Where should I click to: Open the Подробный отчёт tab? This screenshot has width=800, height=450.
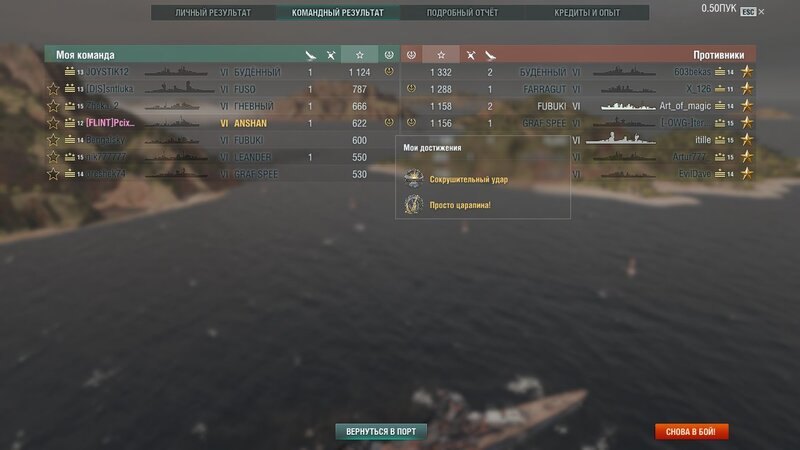click(x=462, y=13)
